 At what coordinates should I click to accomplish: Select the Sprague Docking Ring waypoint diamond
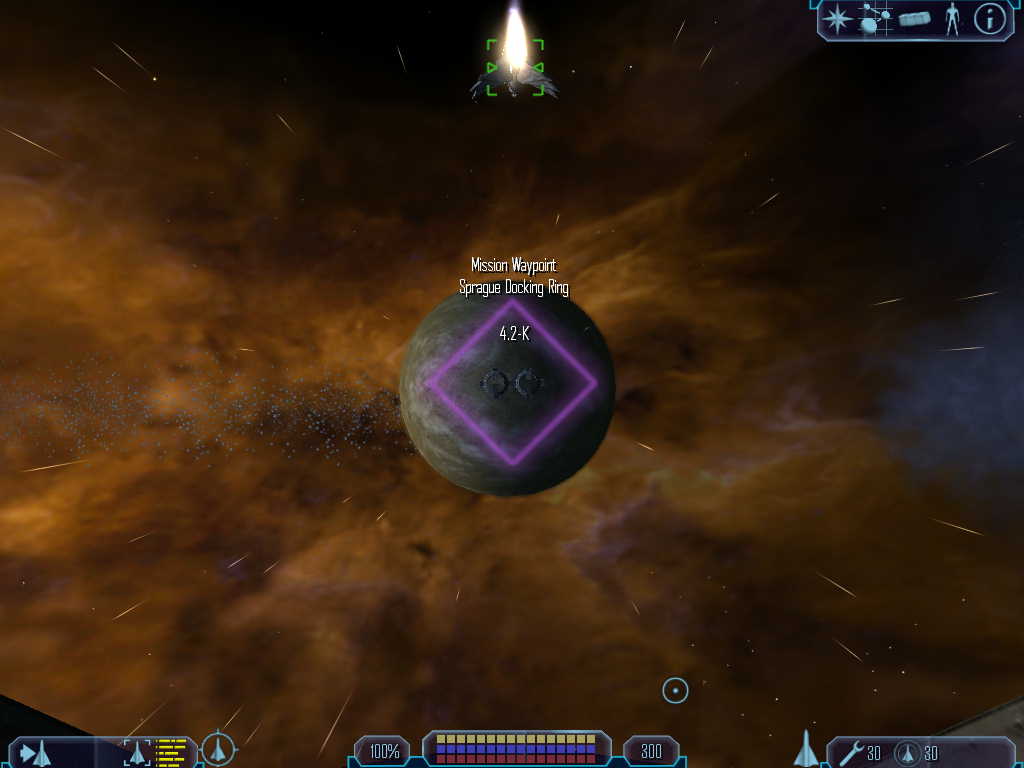click(512, 381)
